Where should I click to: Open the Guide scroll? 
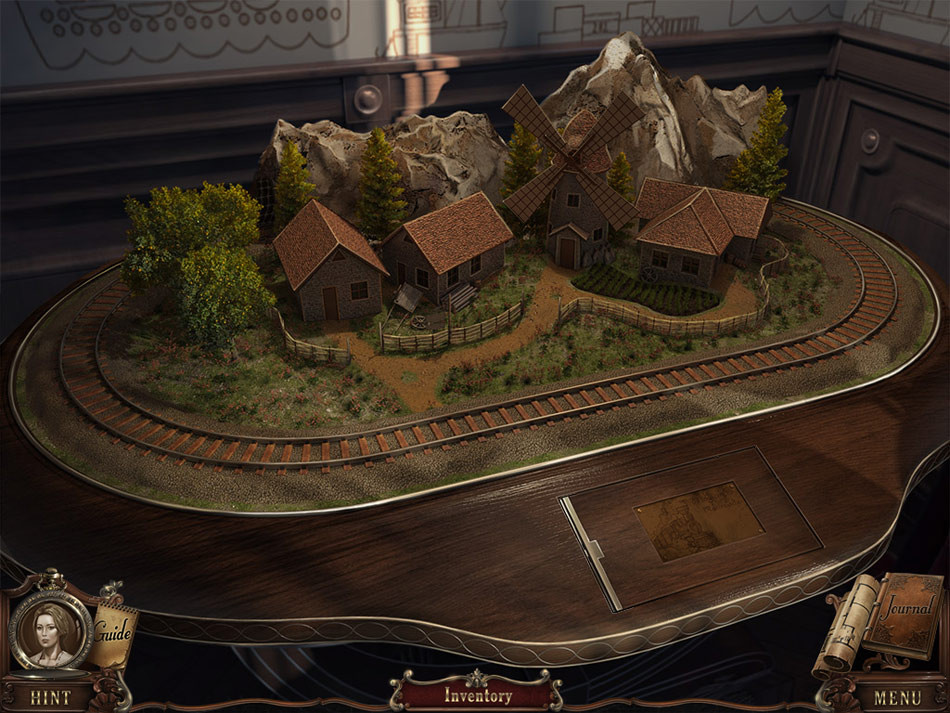point(113,632)
